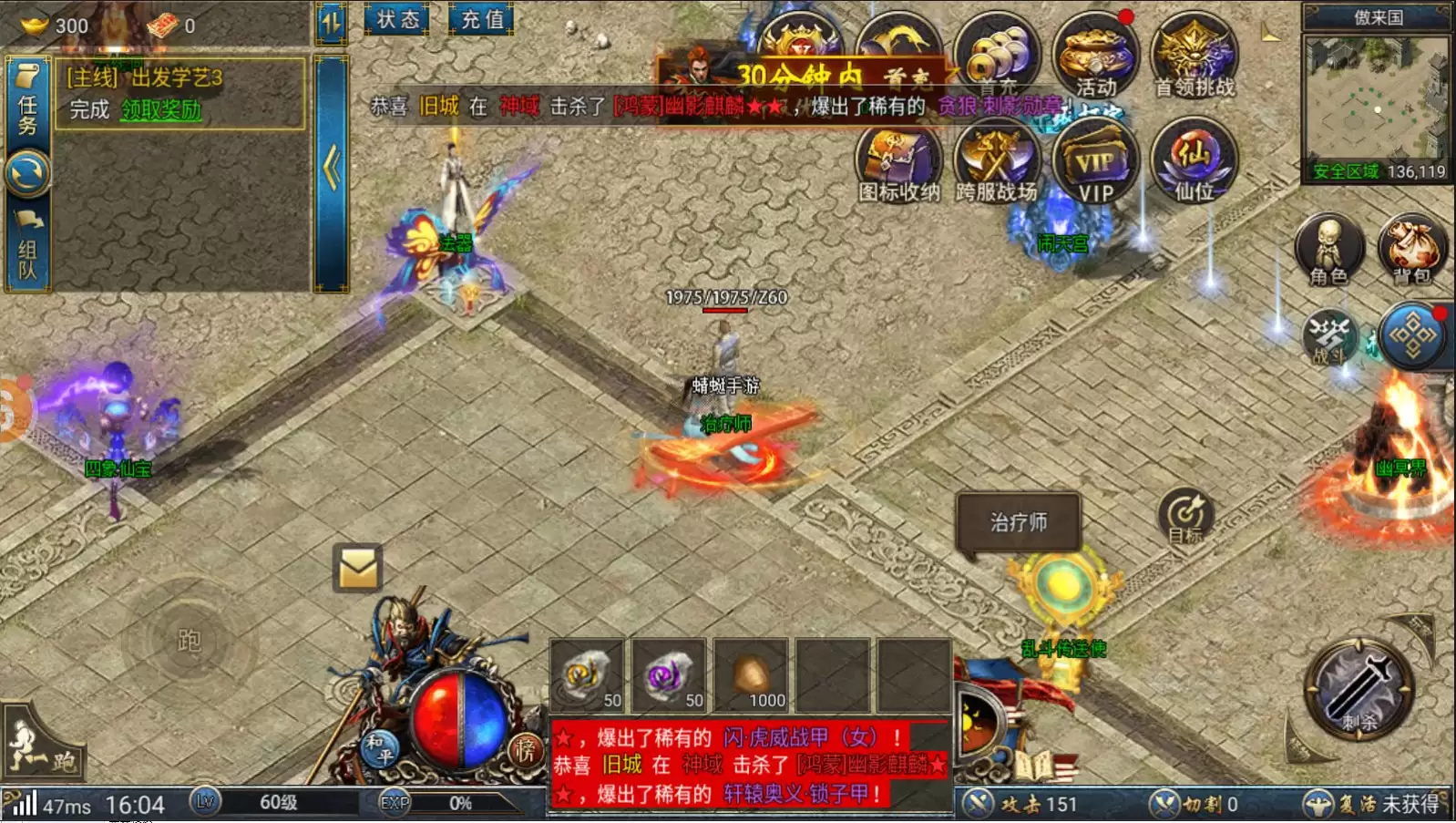Select the 任务 quest tab
The image size is (1456, 823).
point(27,103)
